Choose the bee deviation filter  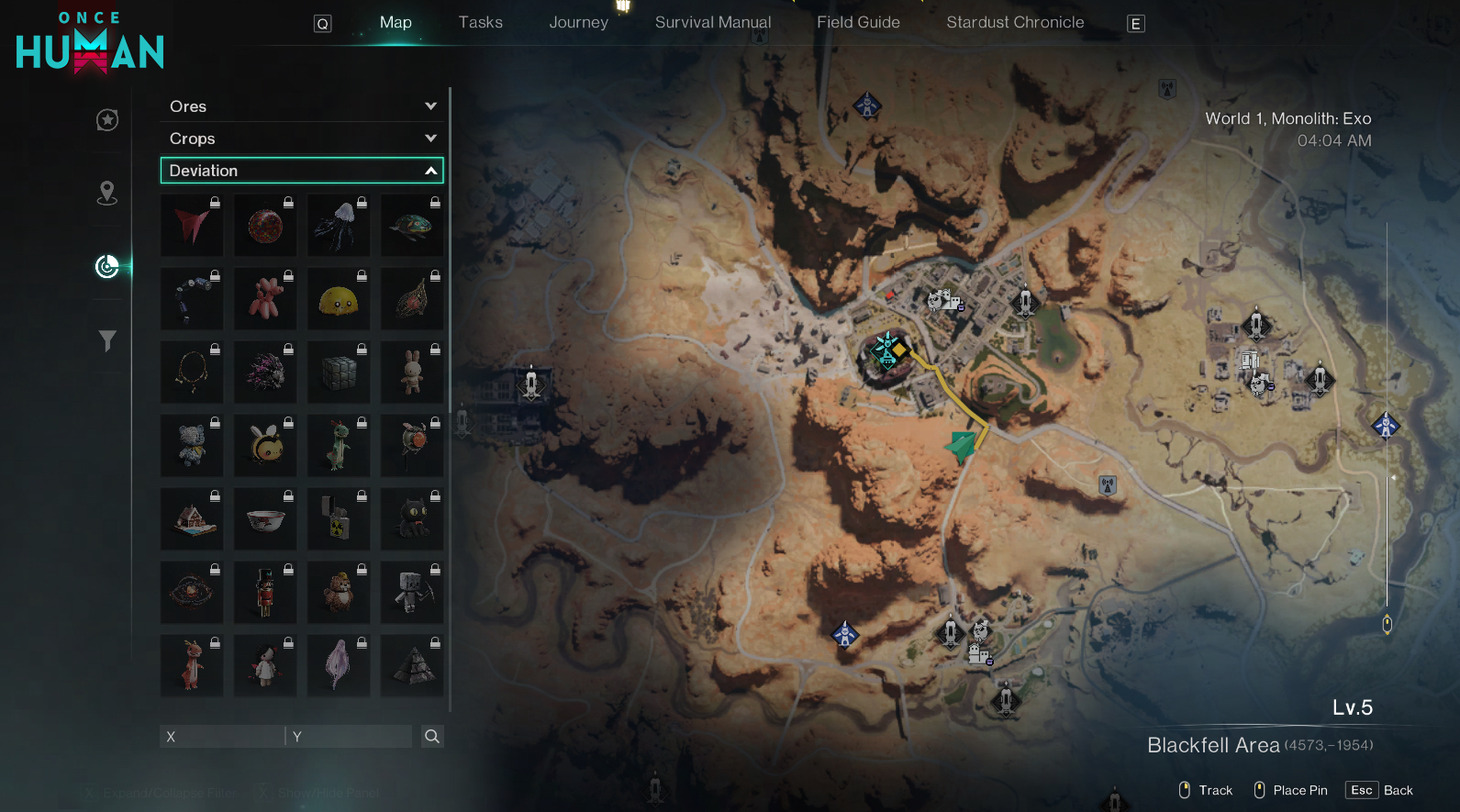[265, 446]
